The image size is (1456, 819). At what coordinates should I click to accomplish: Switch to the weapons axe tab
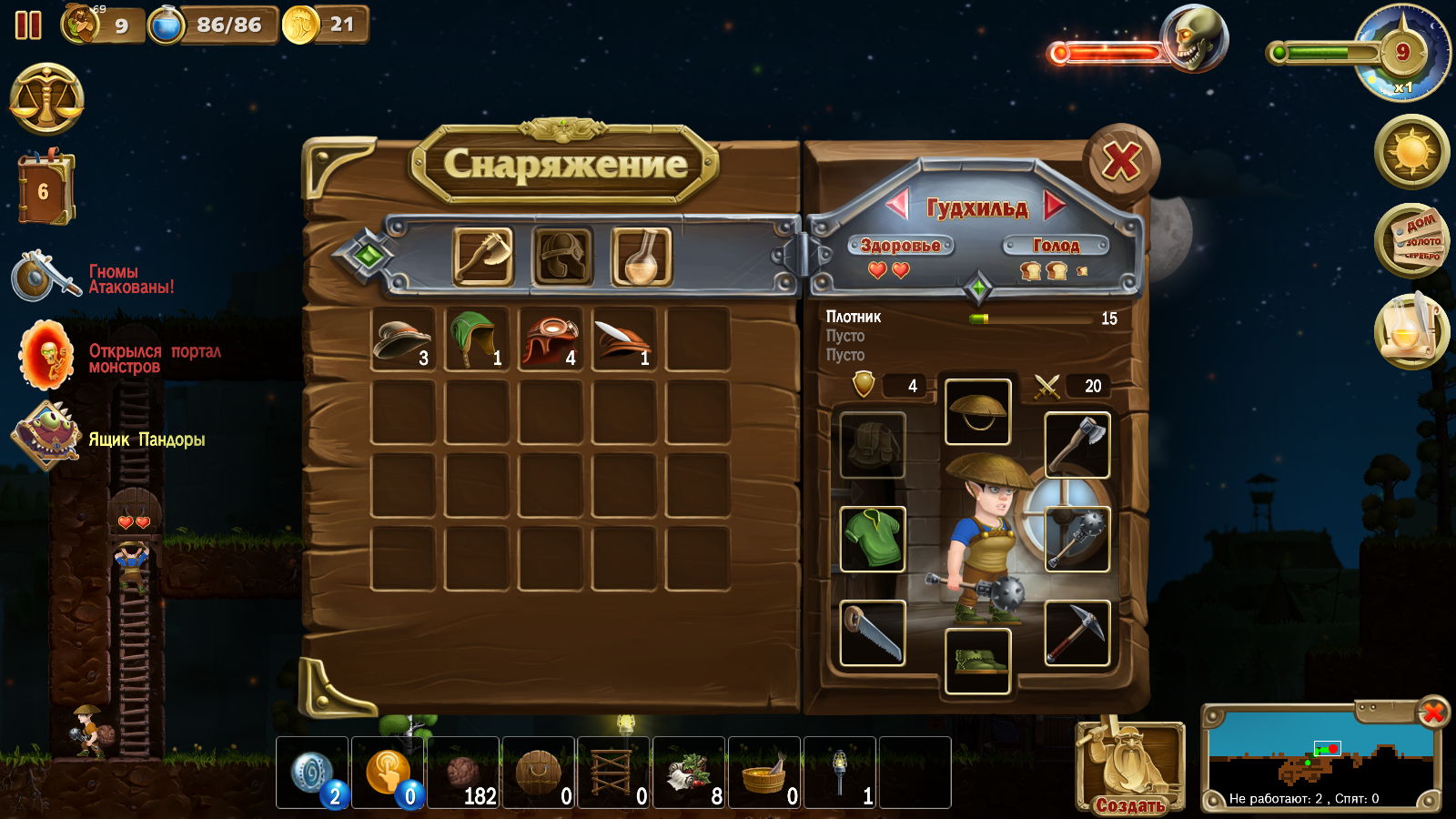483,258
